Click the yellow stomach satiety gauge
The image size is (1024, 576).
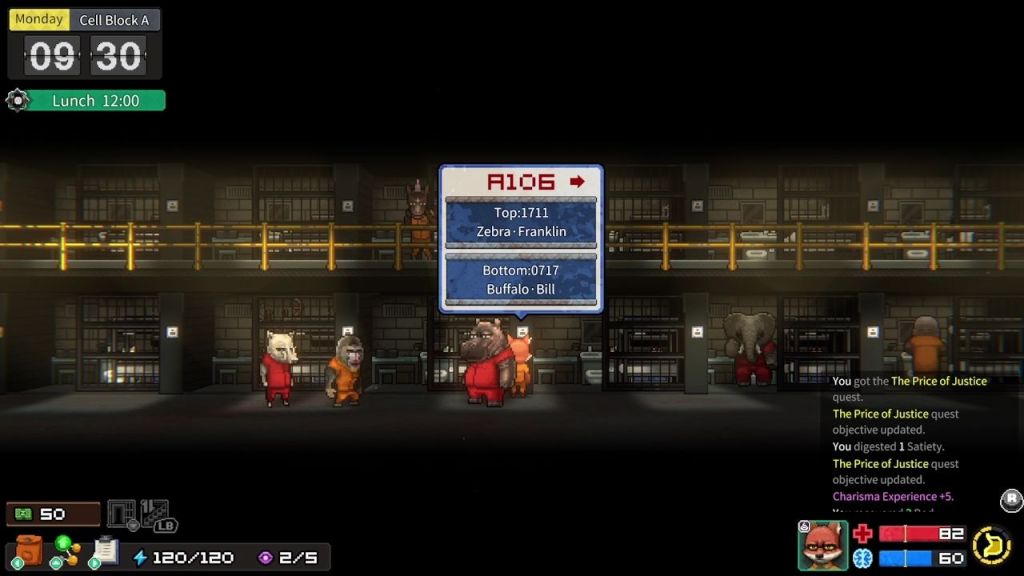991,545
